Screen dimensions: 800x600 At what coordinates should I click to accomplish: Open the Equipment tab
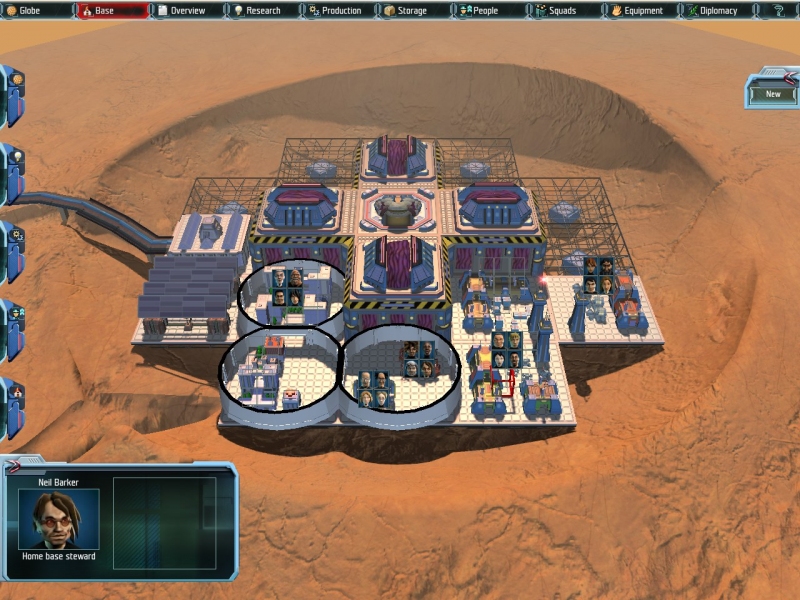pyautogui.click(x=639, y=11)
